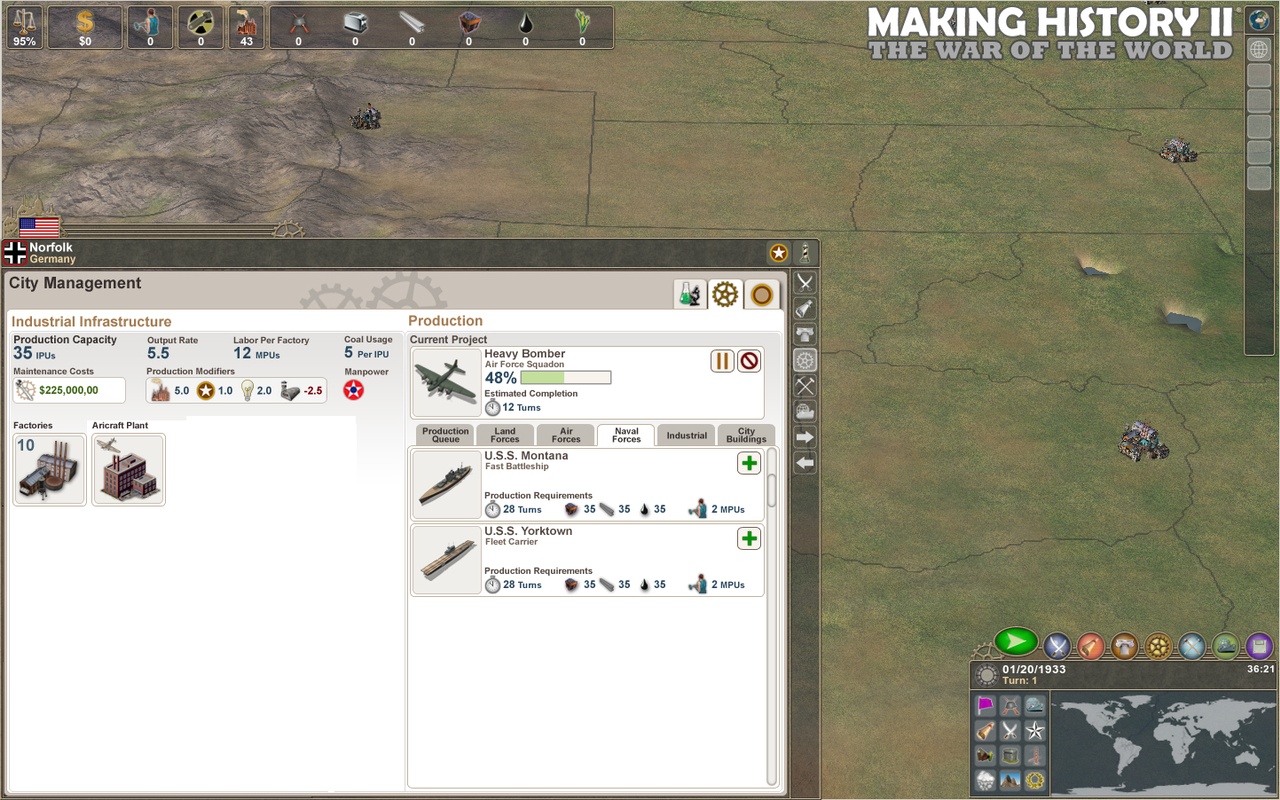Open the research flask icon in City Management
Screen dimensions: 1280x800
pyautogui.click(x=690, y=294)
